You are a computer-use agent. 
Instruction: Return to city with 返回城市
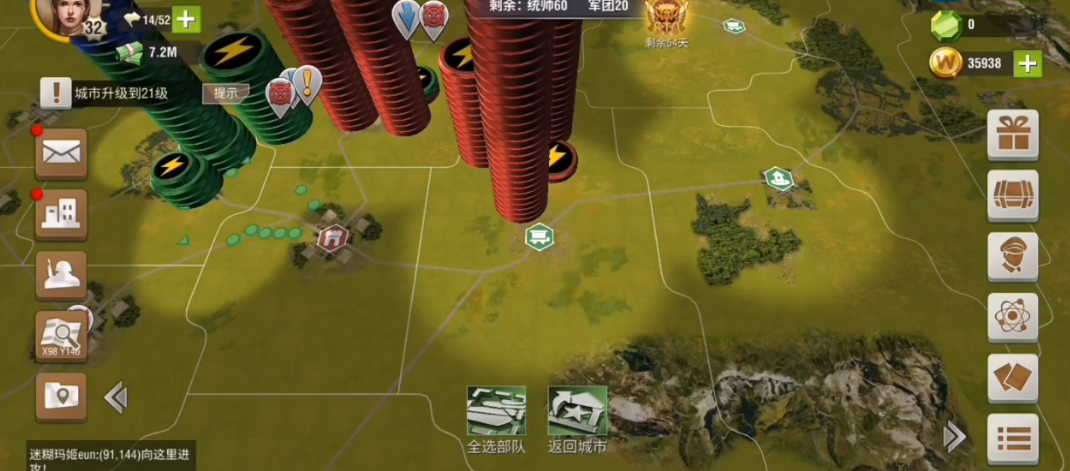click(577, 418)
